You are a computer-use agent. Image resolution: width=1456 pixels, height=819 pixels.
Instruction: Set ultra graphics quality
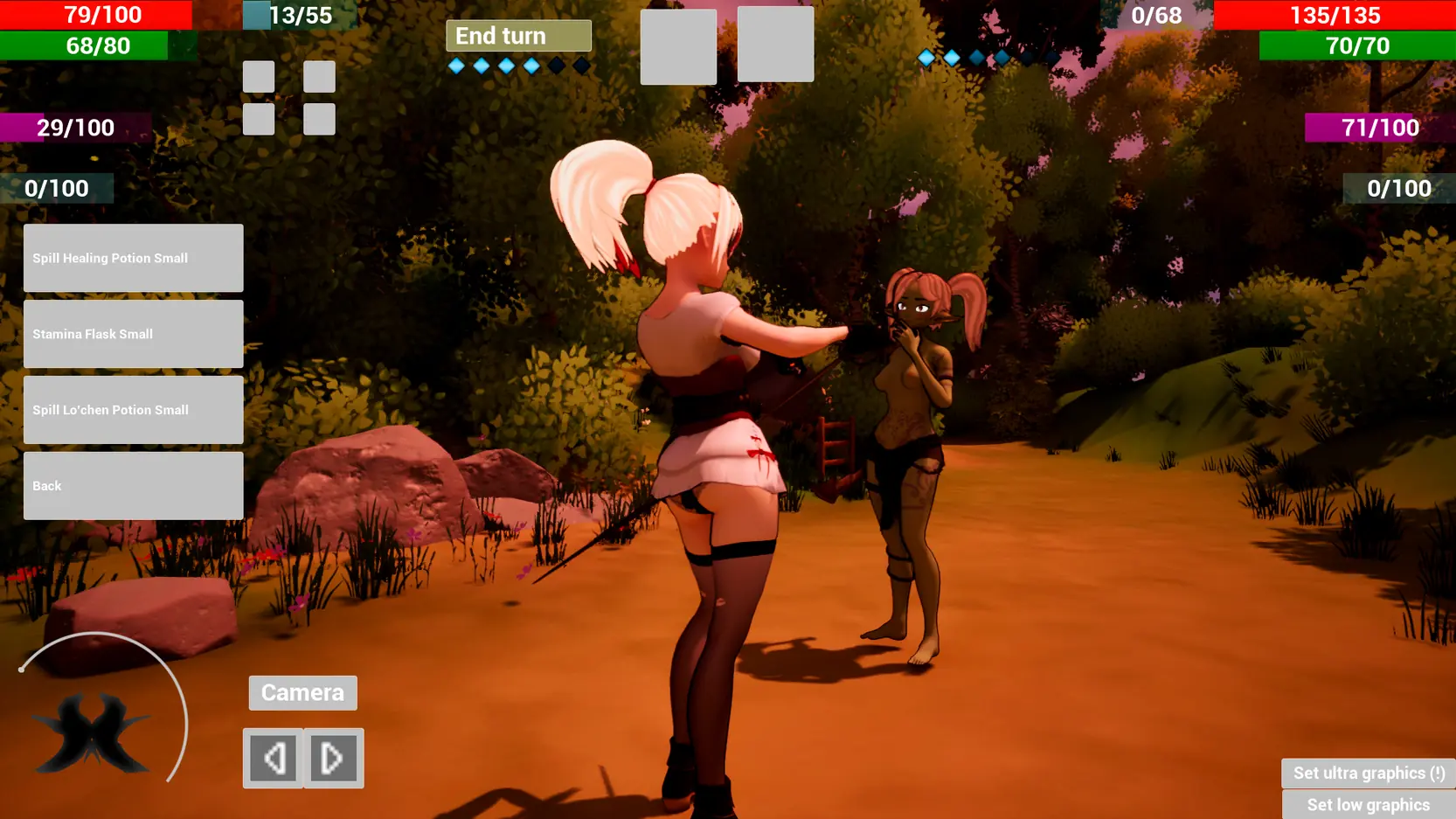coord(1368,774)
